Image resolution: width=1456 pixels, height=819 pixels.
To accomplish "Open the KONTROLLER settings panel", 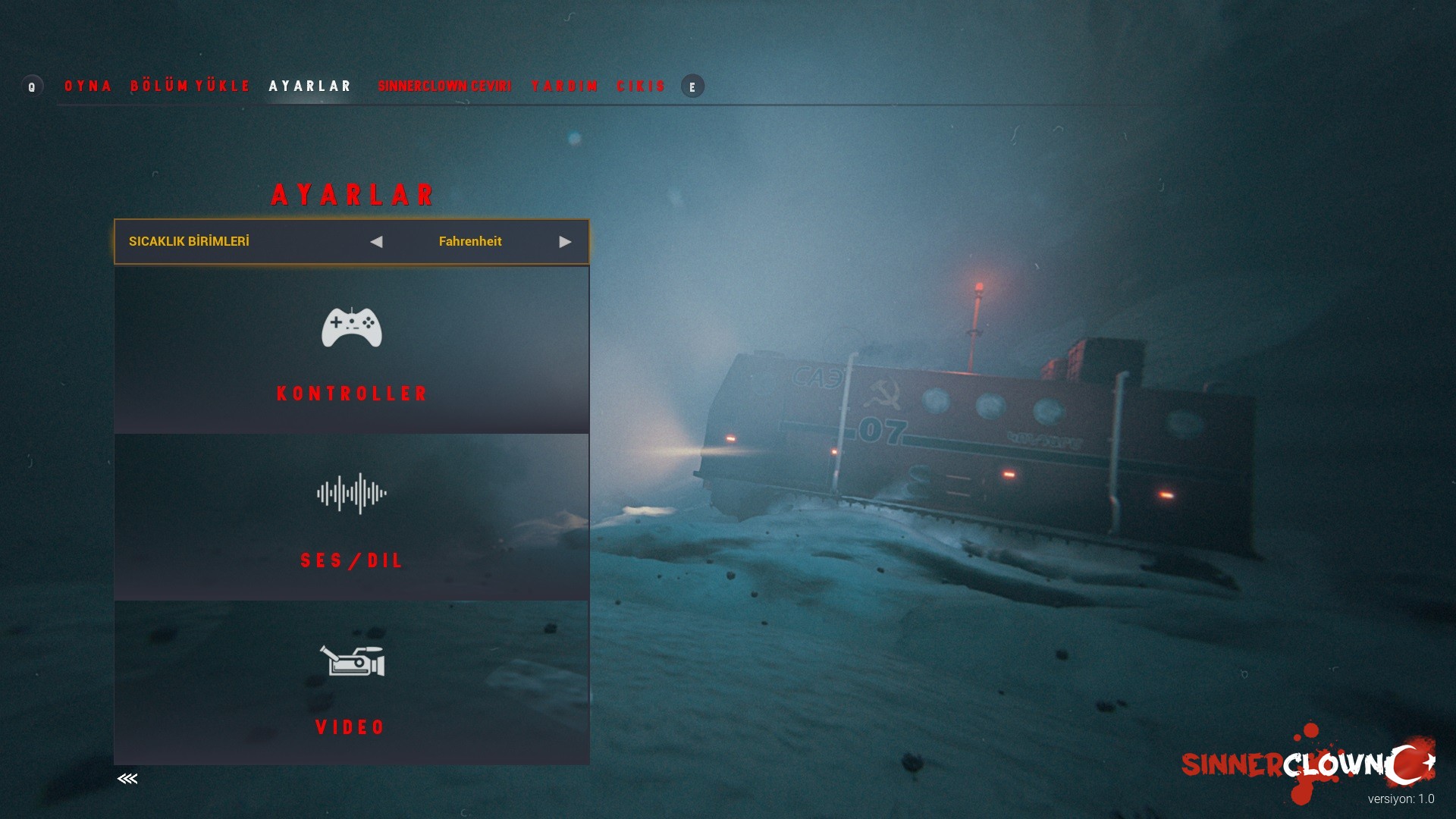I will click(x=352, y=350).
